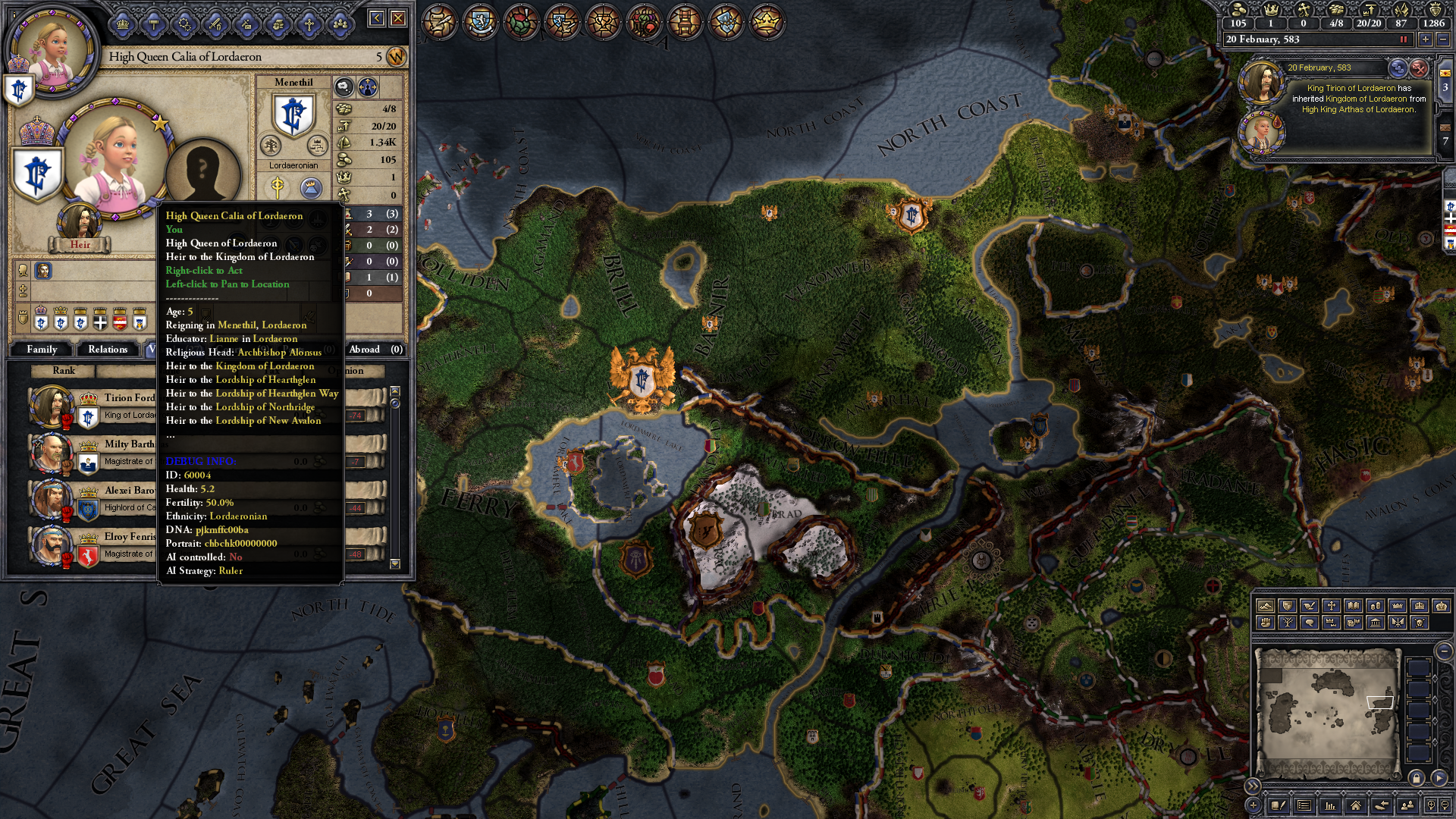The width and height of the screenshot is (1456, 819).
Task: Select the terrain map mode on the minimap
Action: pyautogui.click(x=1266, y=607)
